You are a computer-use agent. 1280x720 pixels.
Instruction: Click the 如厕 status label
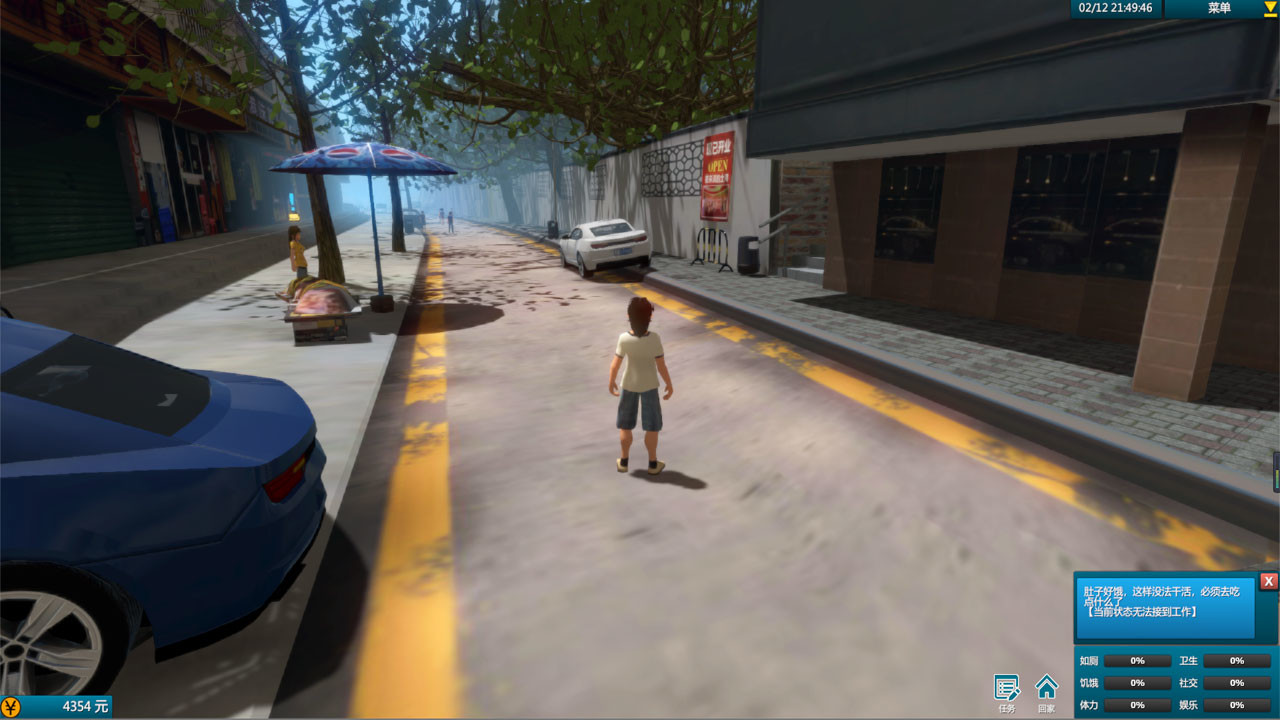click(x=1090, y=660)
